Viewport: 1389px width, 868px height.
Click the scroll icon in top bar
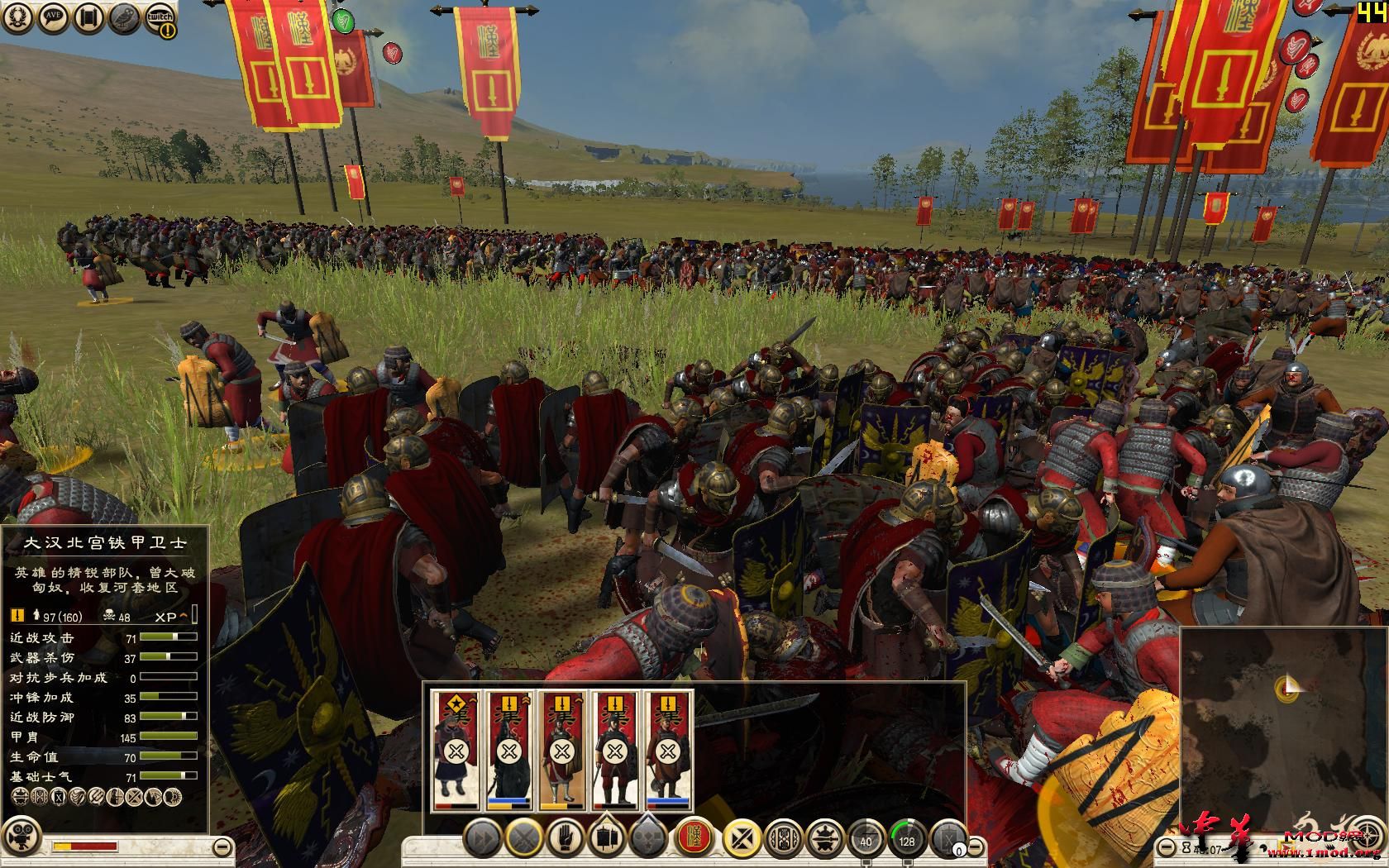88,19
